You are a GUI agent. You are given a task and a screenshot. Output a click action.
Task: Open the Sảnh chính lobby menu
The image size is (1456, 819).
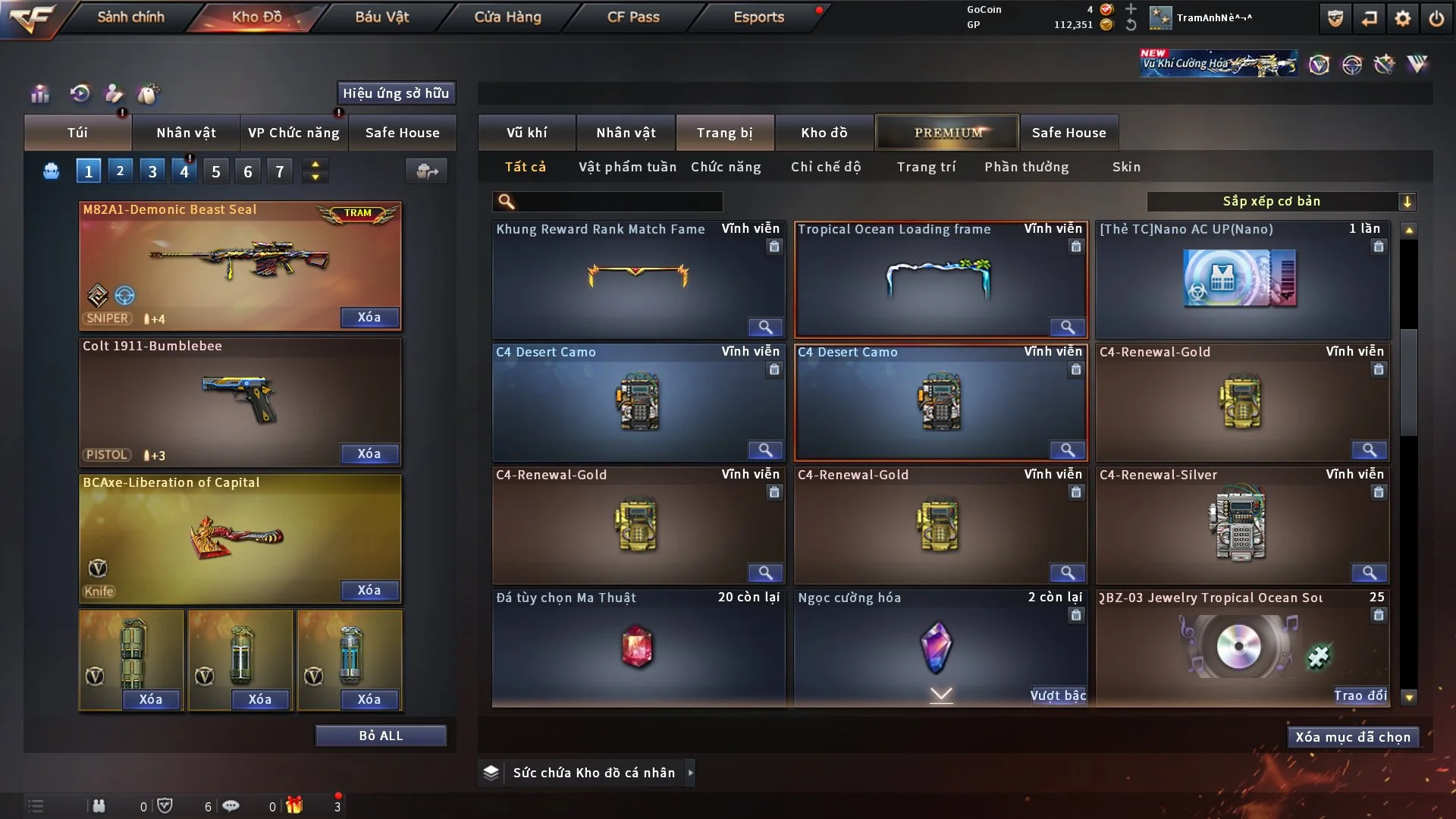coord(130,17)
